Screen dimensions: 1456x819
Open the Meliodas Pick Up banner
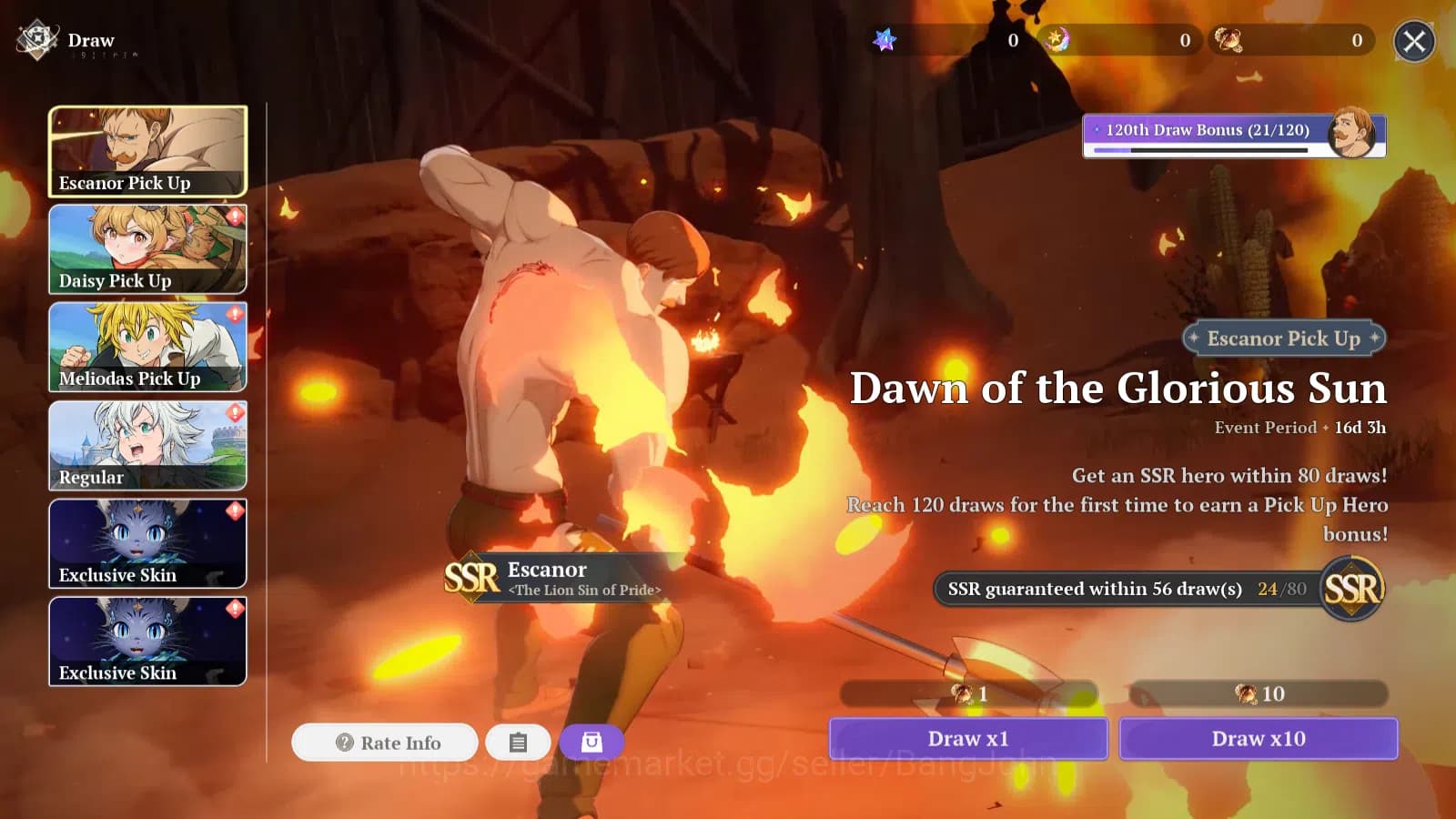[147, 348]
